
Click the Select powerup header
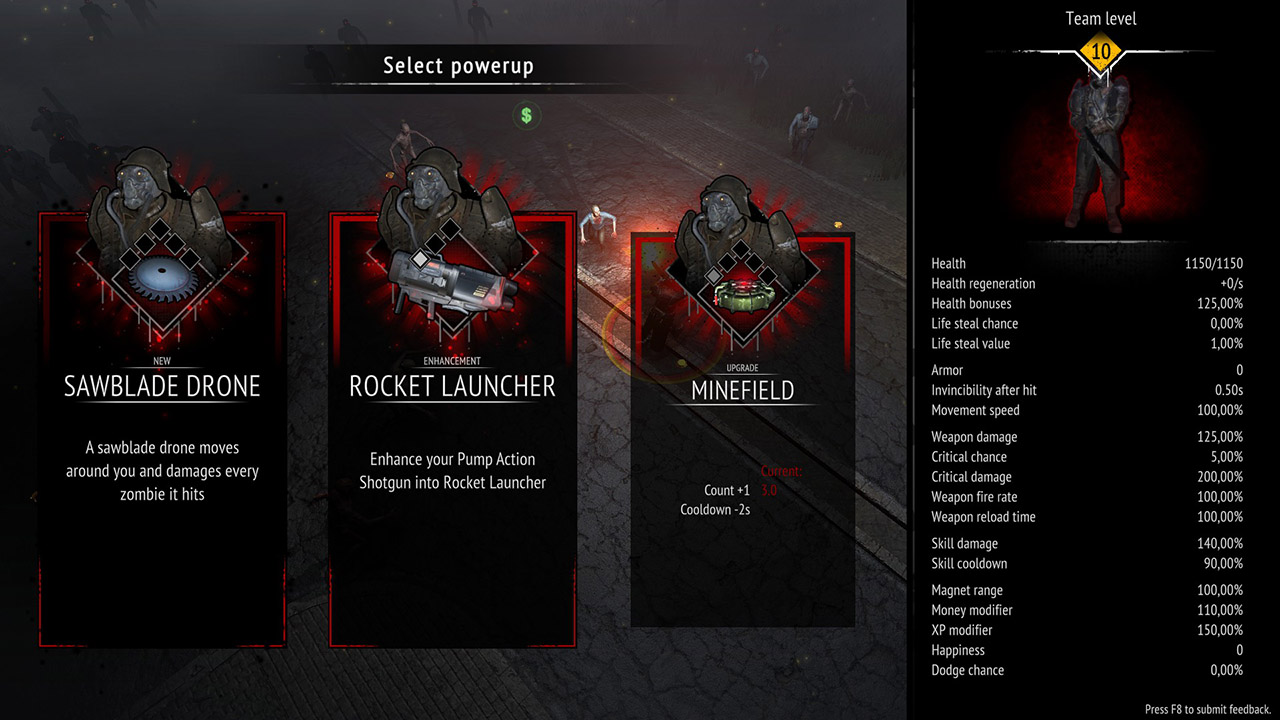pos(458,66)
